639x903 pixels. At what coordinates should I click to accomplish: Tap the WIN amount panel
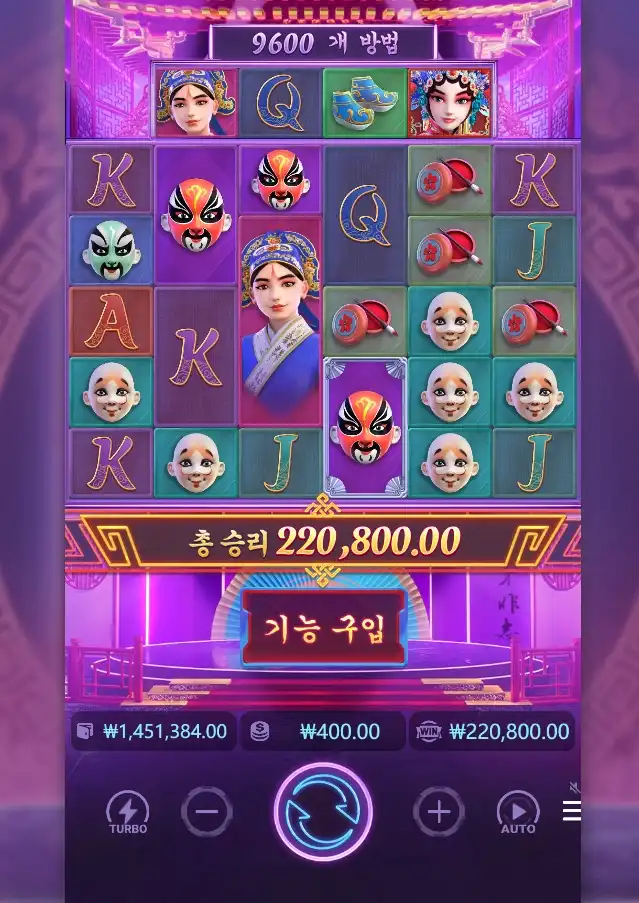point(492,731)
